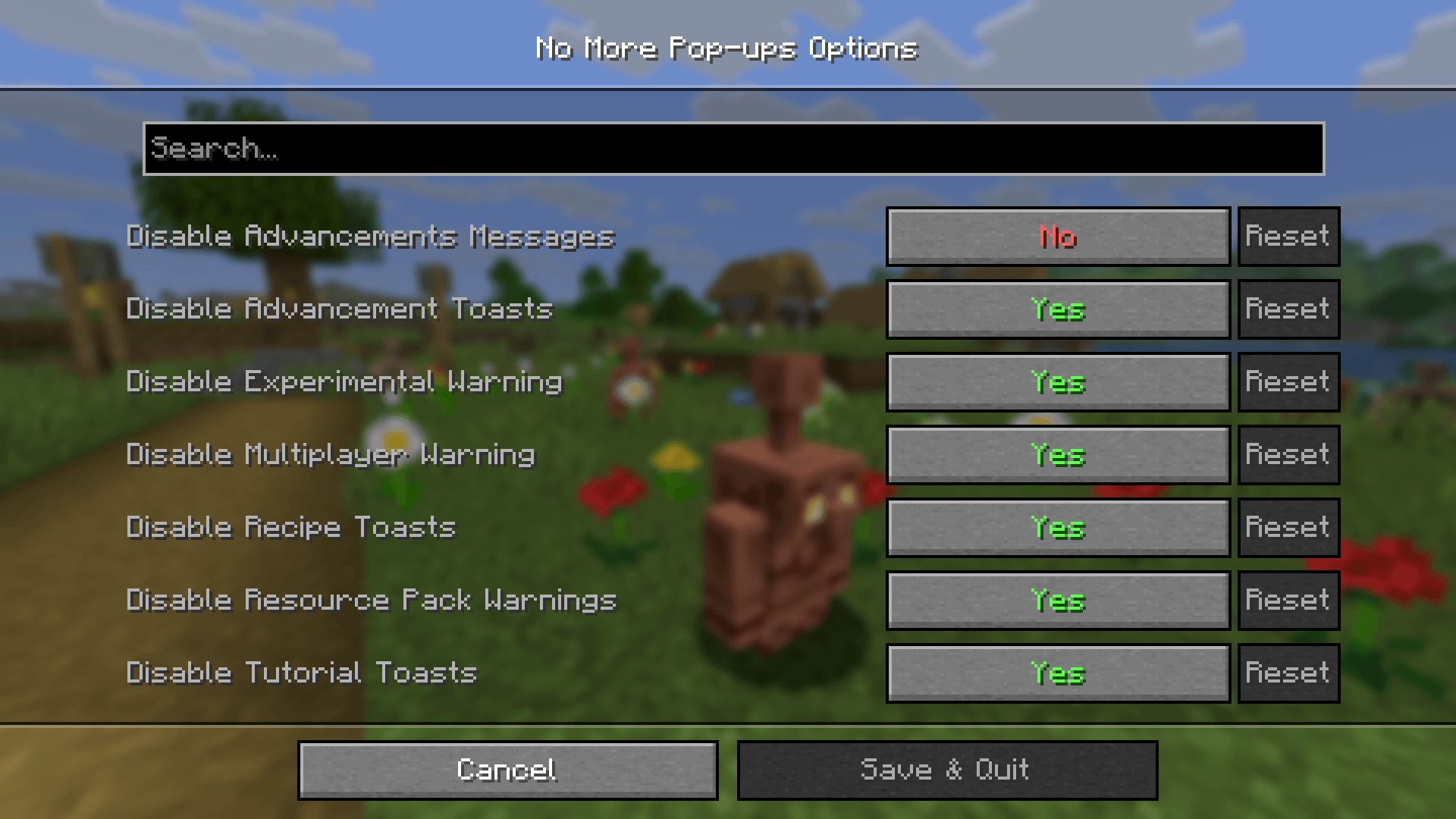Toggle Disable Recipe Toasts off
This screenshot has width=1456, height=819.
(1057, 528)
